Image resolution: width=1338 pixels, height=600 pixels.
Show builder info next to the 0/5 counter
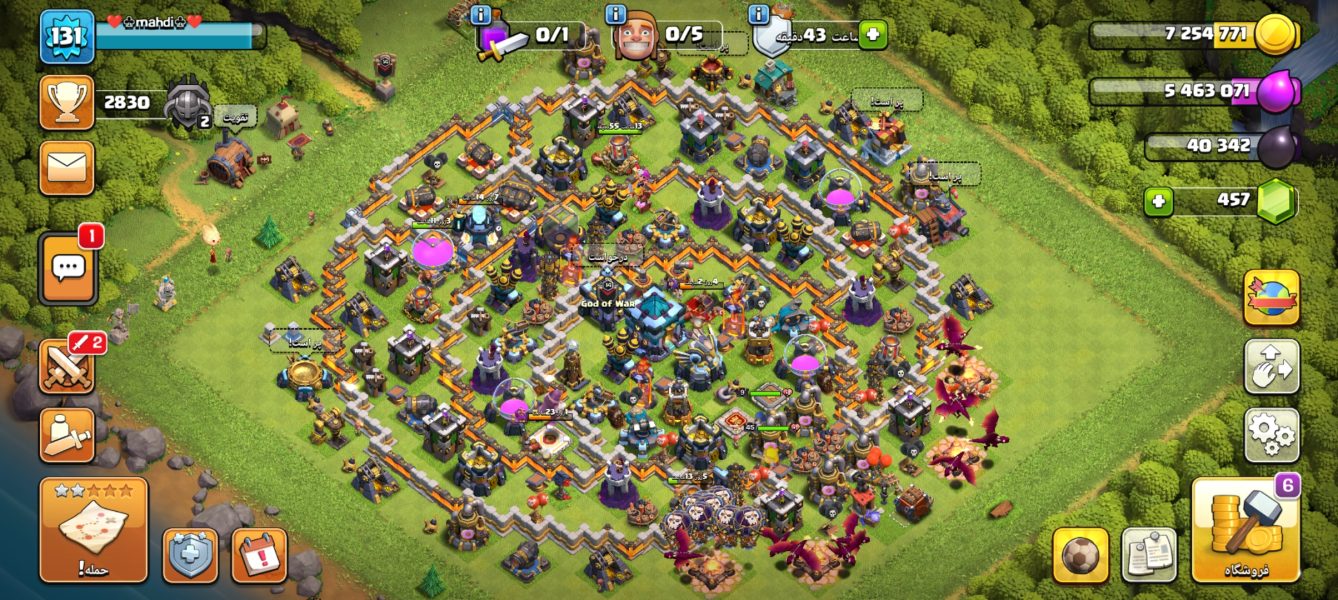[x=616, y=15]
